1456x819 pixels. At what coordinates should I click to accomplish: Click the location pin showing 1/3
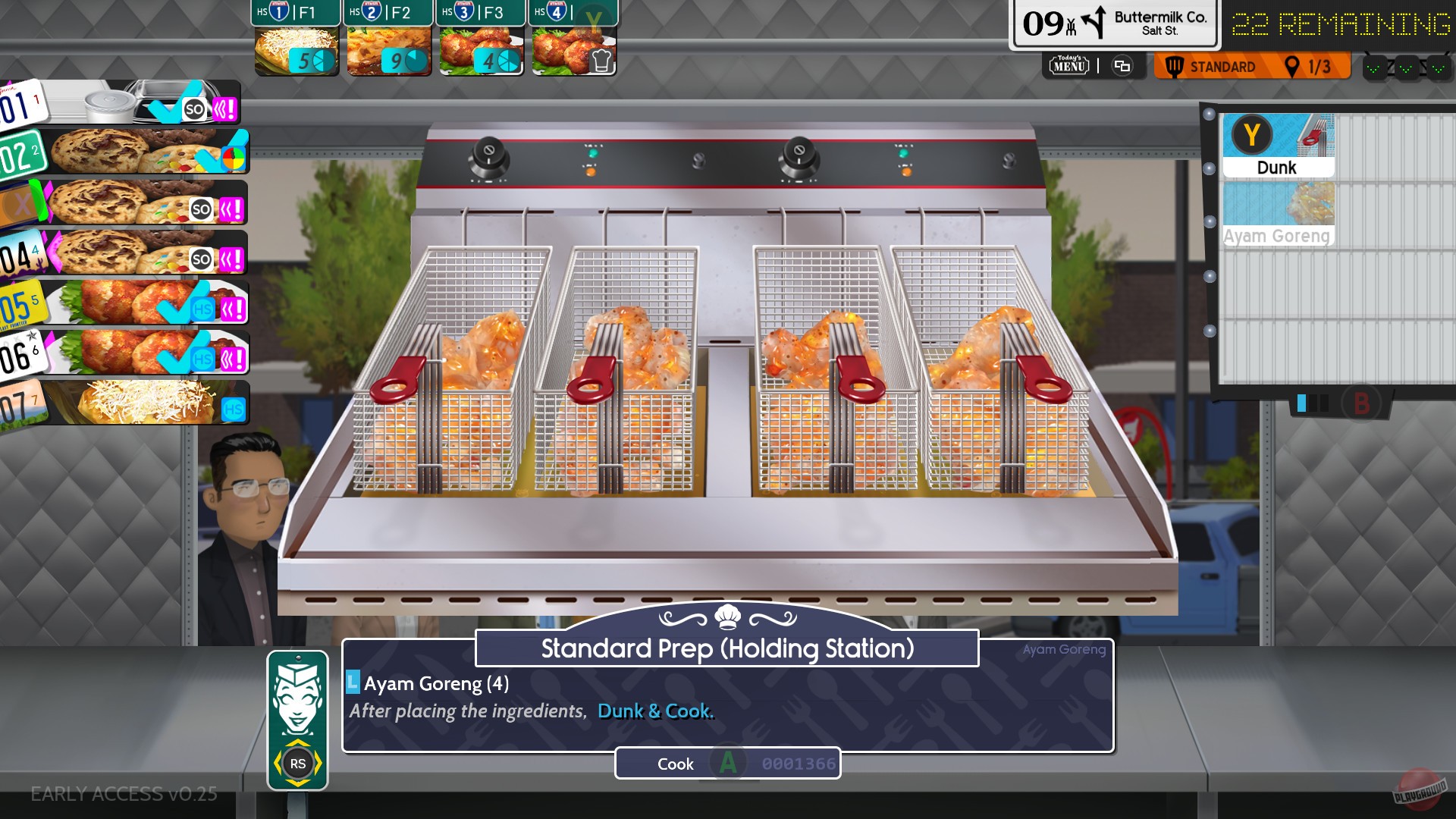1293,67
